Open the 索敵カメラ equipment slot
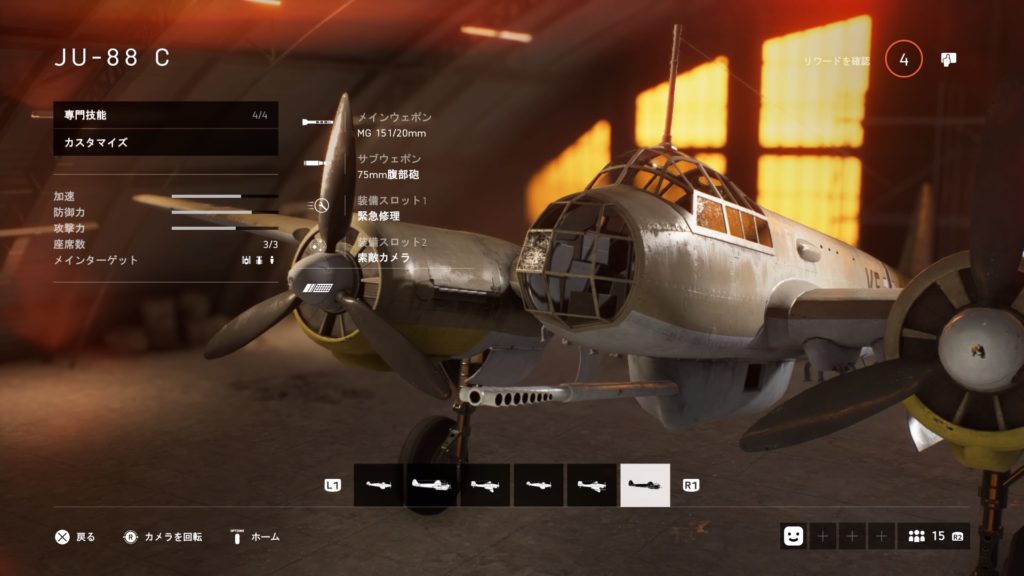This screenshot has height=576, width=1024. pos(385,250)
